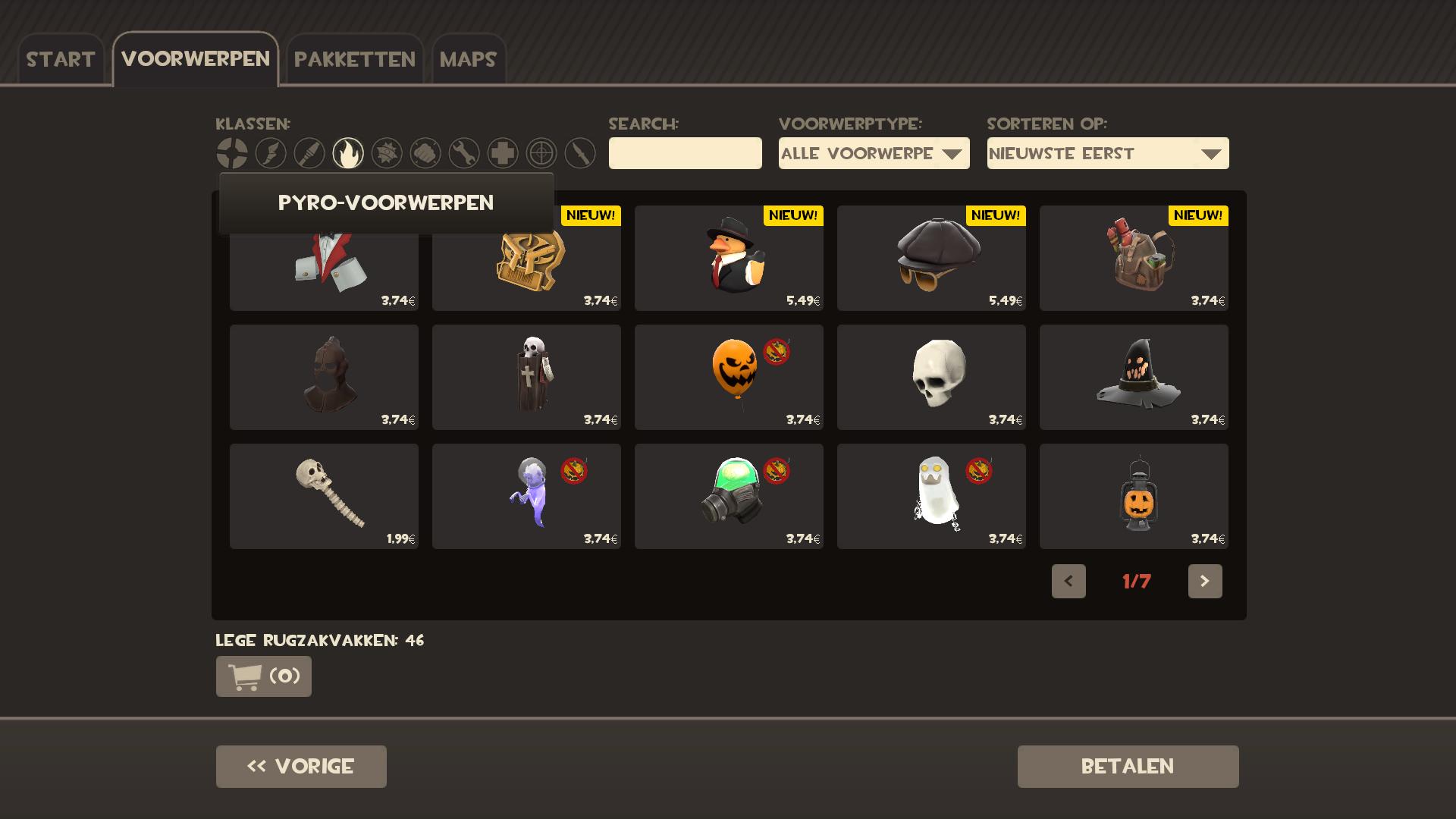This screenshot has width=1456, height=819.
Task: Select the Voorwerpen tab
Action: coord(196,59)
